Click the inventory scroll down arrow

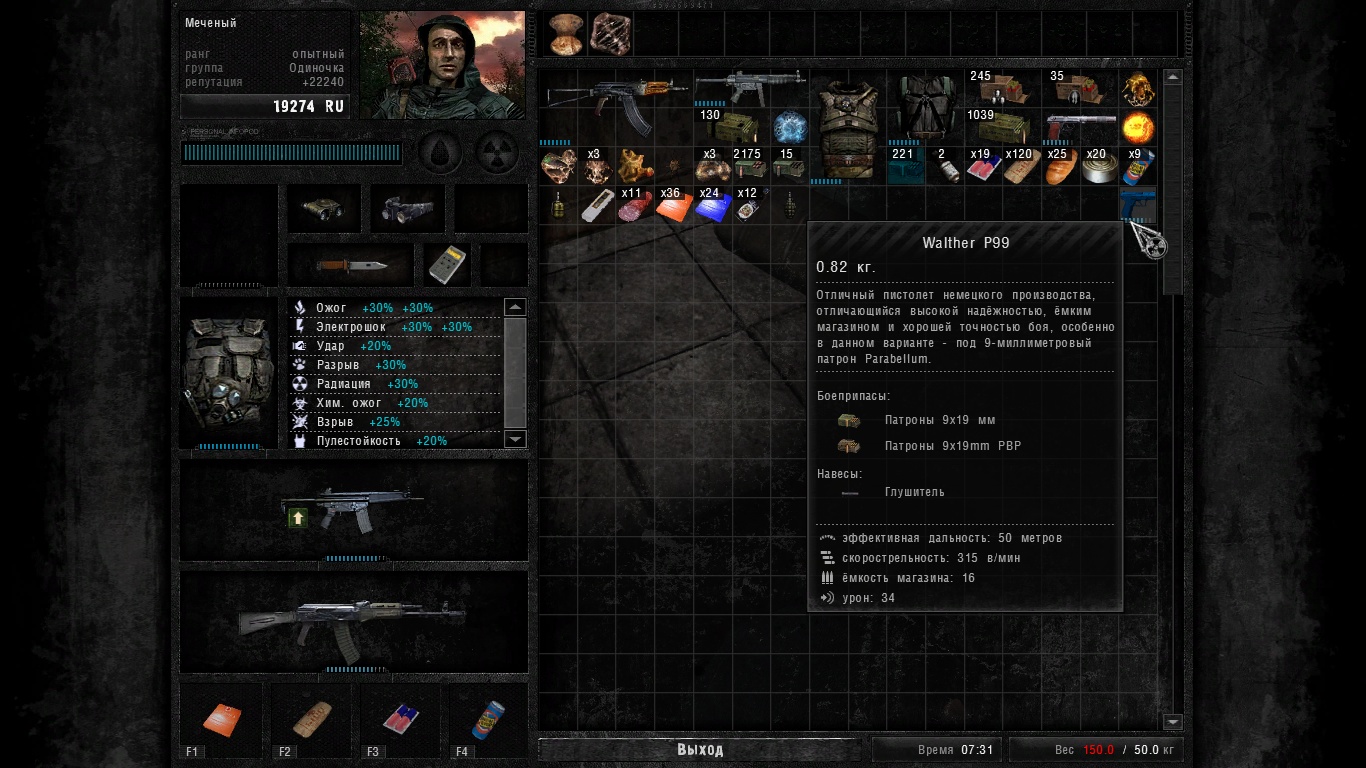[x=1173, y=722]
